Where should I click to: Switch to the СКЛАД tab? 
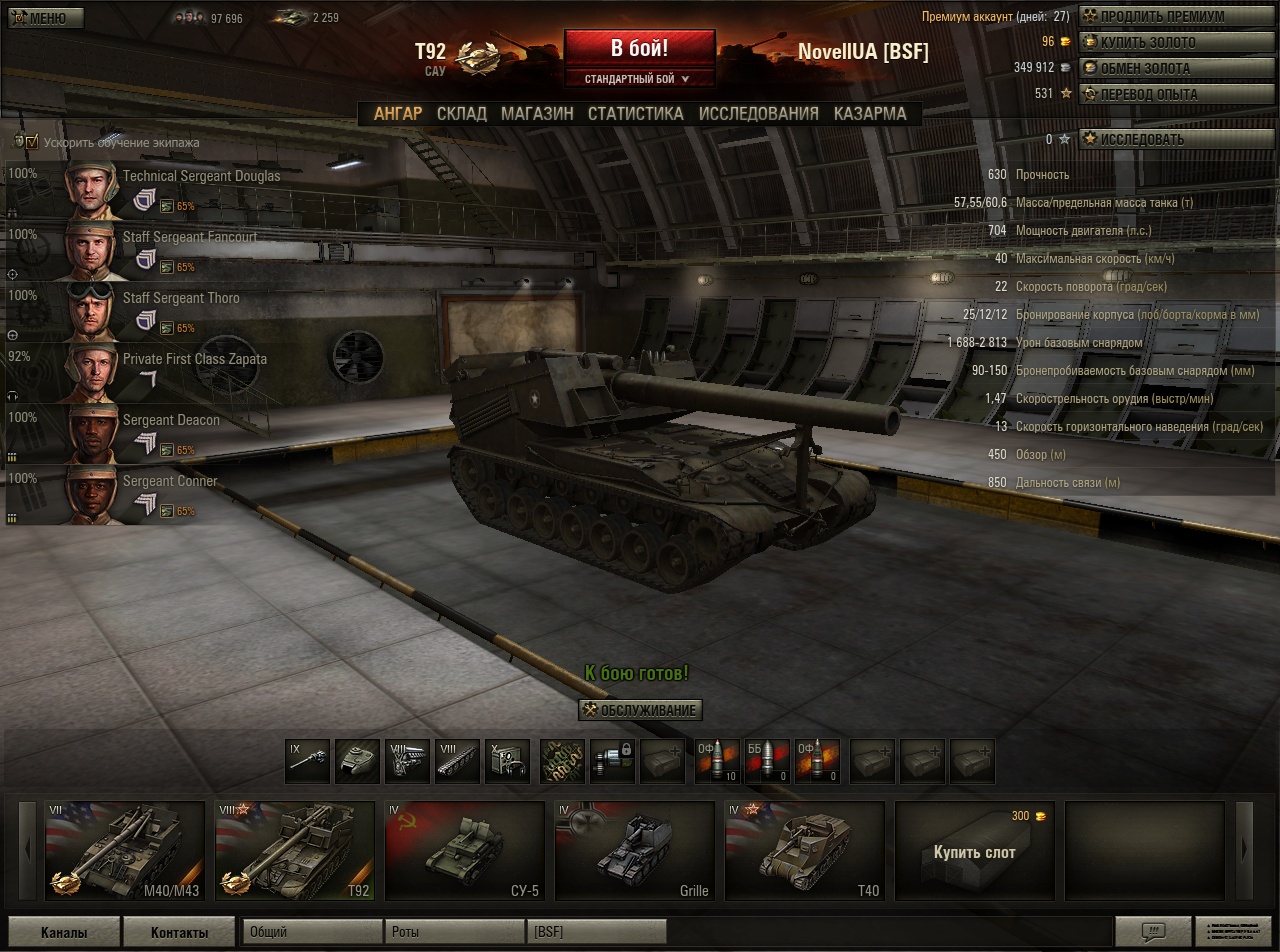point(461,114)
